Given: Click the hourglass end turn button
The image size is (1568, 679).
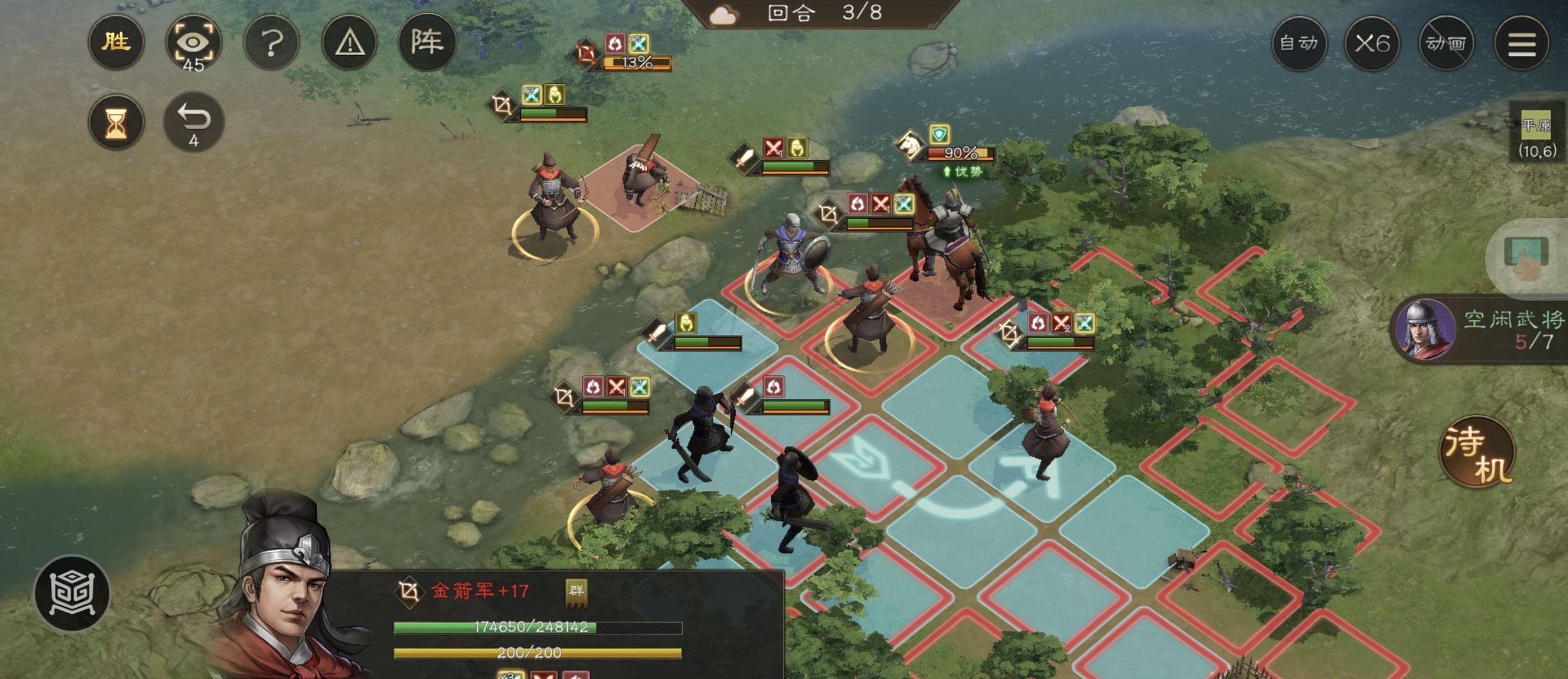Looking at the screenshot, I should click(116, 123).
